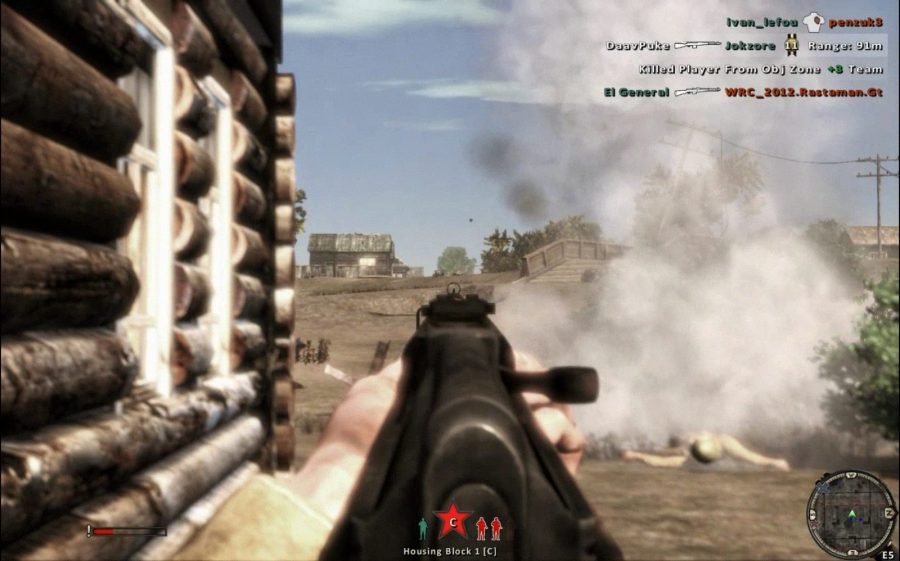
Task: Click the green soldier icon beside the star
Action: click(423, 528)
